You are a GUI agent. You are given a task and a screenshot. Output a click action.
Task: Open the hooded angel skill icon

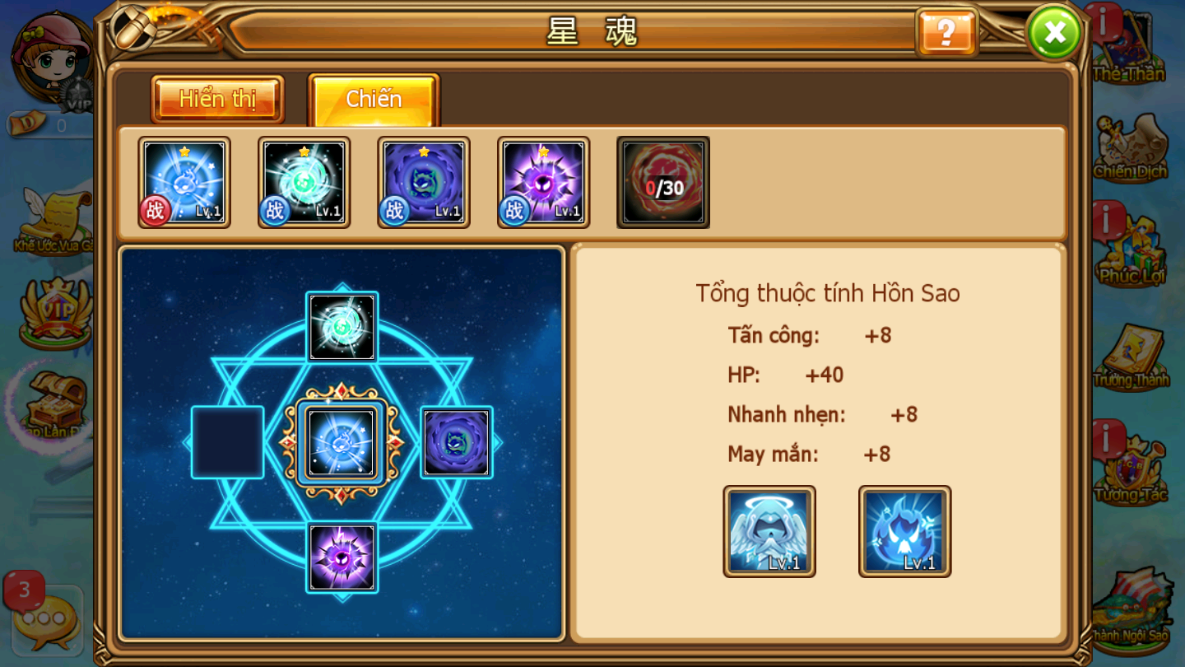(769, 531)
